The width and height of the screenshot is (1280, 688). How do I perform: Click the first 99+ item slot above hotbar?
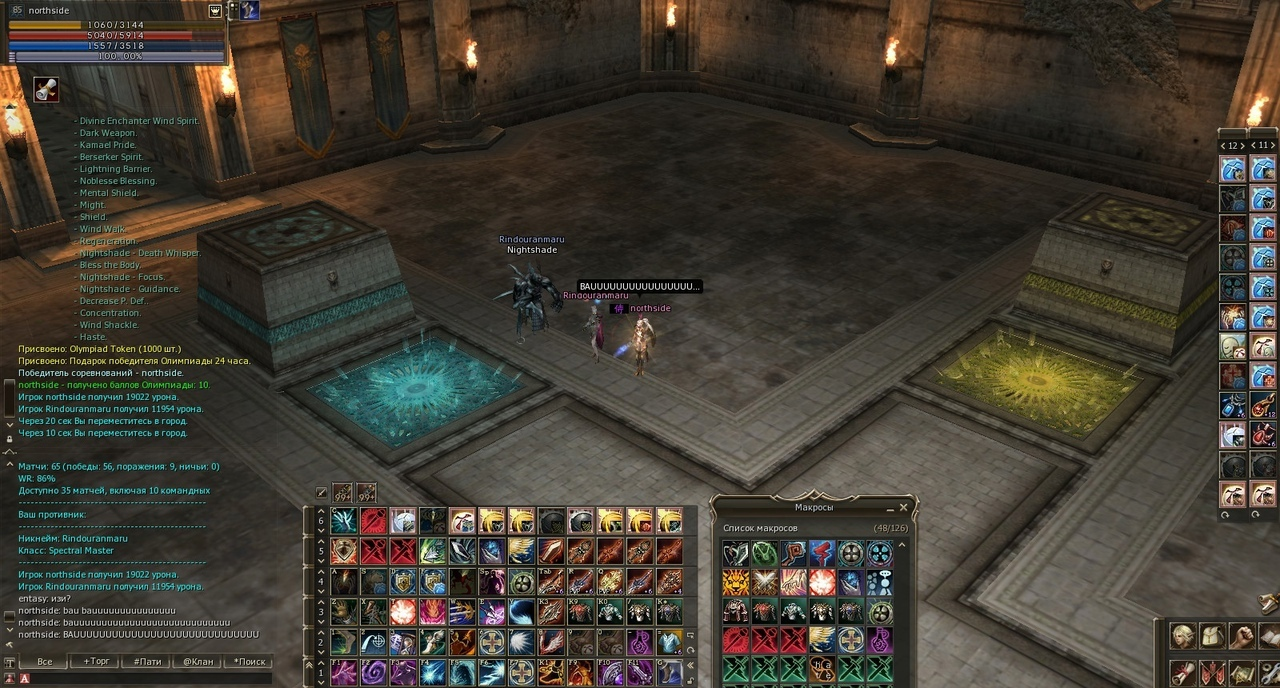pos(343,493)
